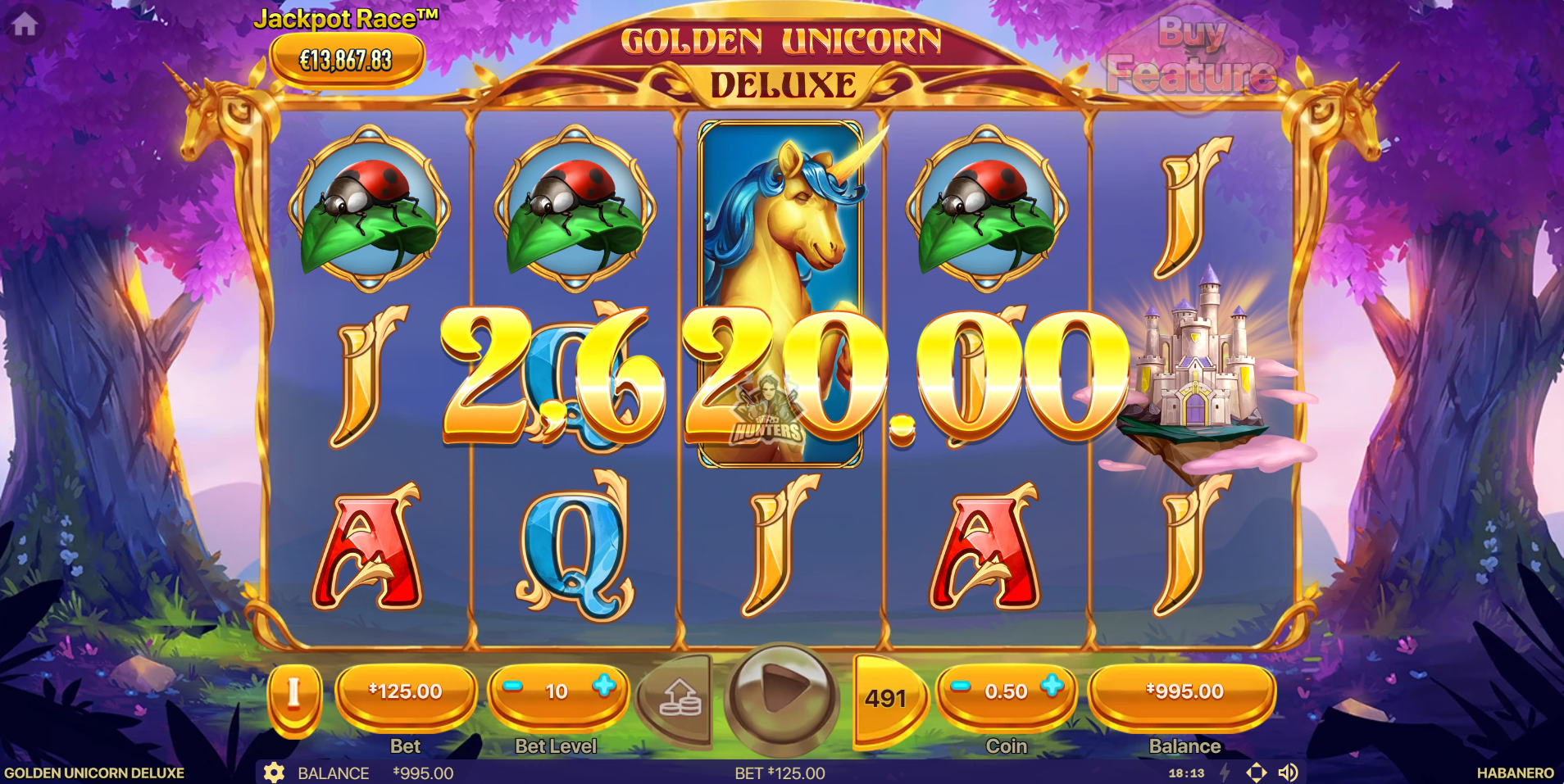Spin the reels with the play button
The width and height of the screenshot is (1564, 784).
pos(782,694)
